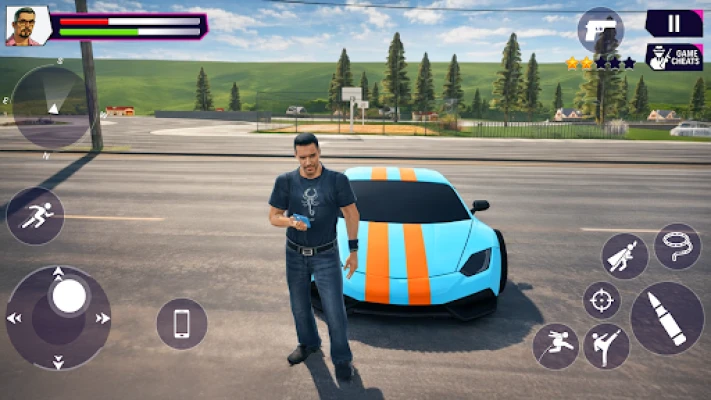
Task: Tap the jump action button
Action: click(556, 346)
